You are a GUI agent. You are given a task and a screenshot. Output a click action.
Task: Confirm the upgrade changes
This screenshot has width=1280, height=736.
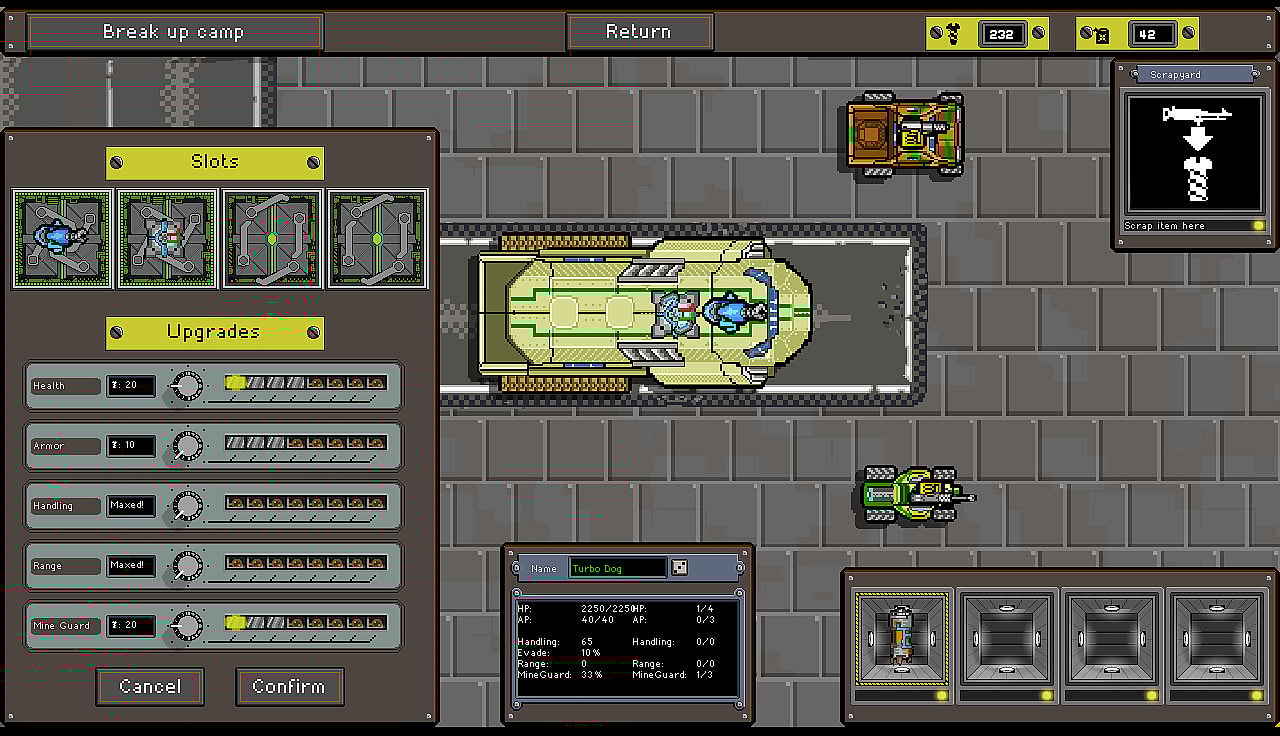coord(289,687)
